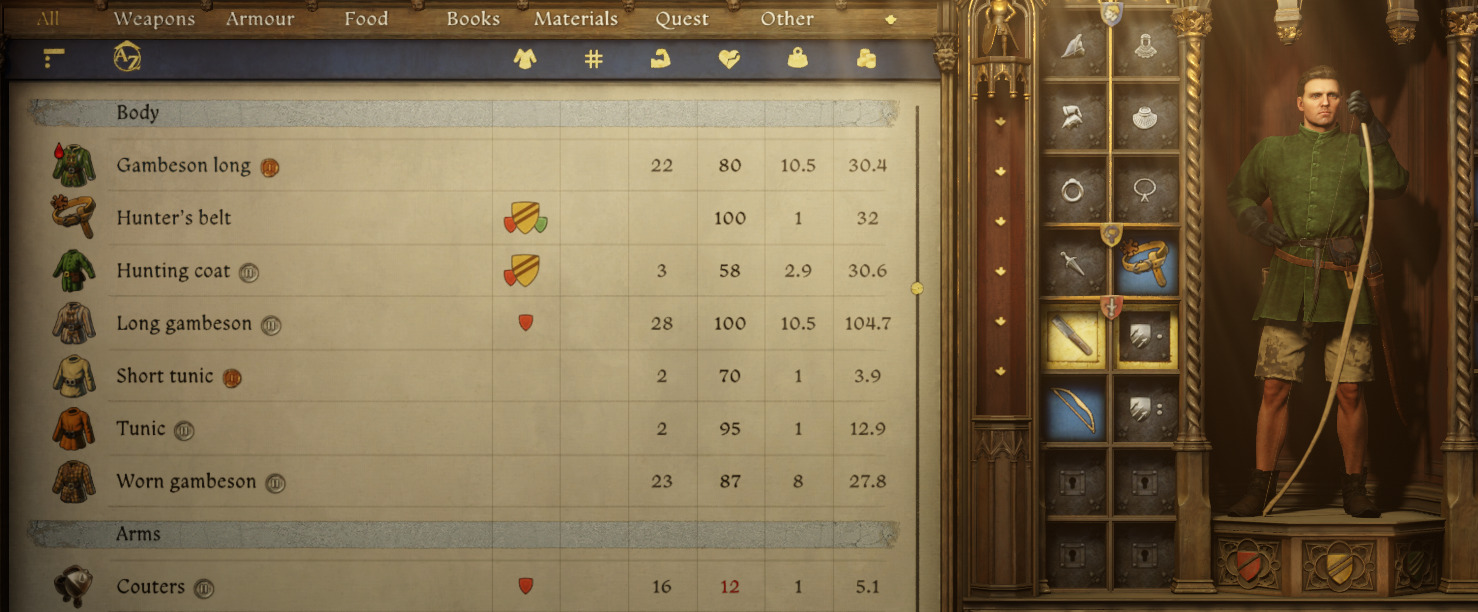1478x612 pixels.
Task: Switch to the Materials tab
Action: pyautogui.click(x=576, y=19)
